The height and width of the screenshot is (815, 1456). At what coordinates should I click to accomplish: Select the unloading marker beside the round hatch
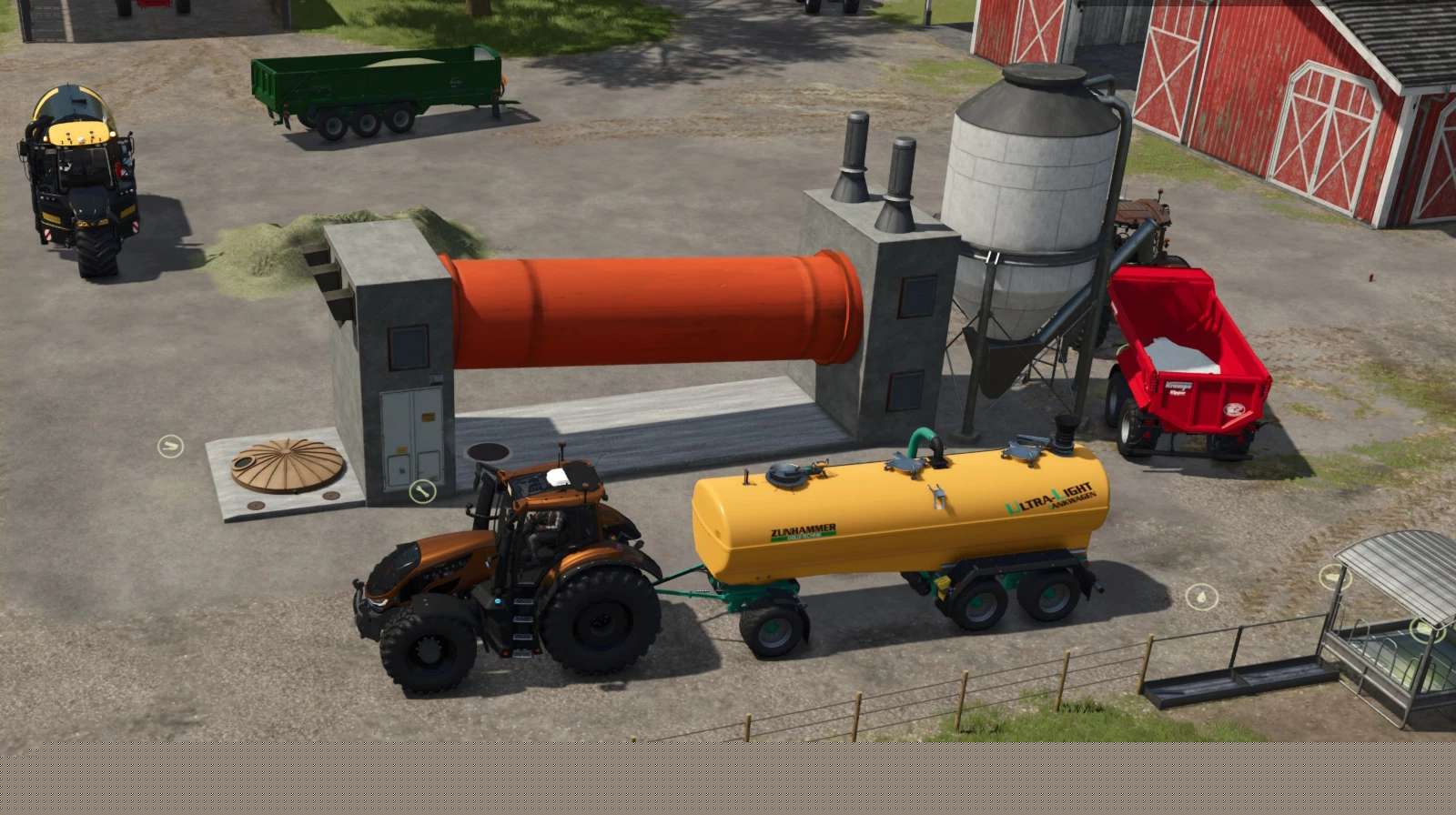[x=170, y=446]
